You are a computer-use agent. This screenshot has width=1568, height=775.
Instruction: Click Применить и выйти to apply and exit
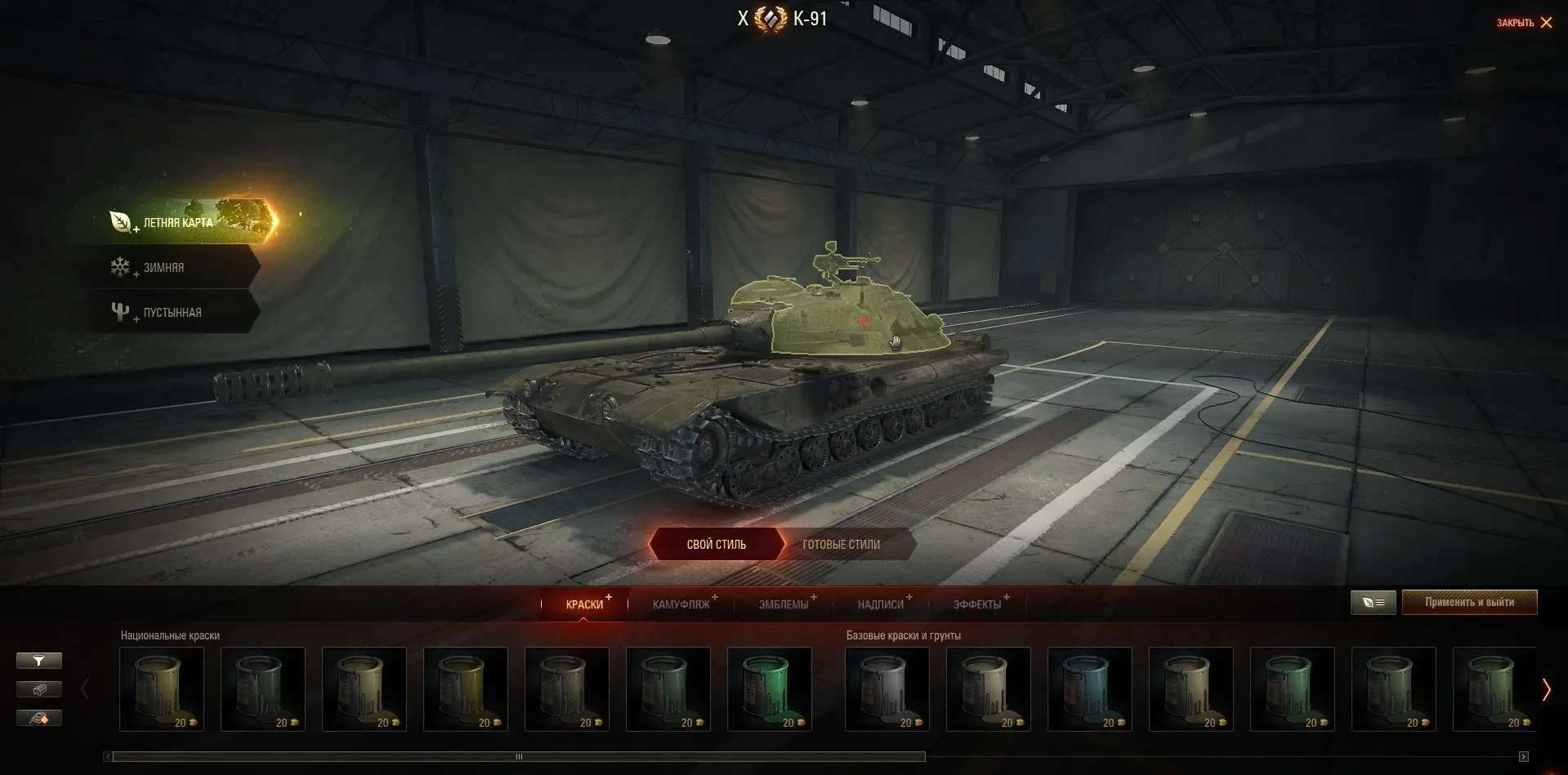point(1469,603)
